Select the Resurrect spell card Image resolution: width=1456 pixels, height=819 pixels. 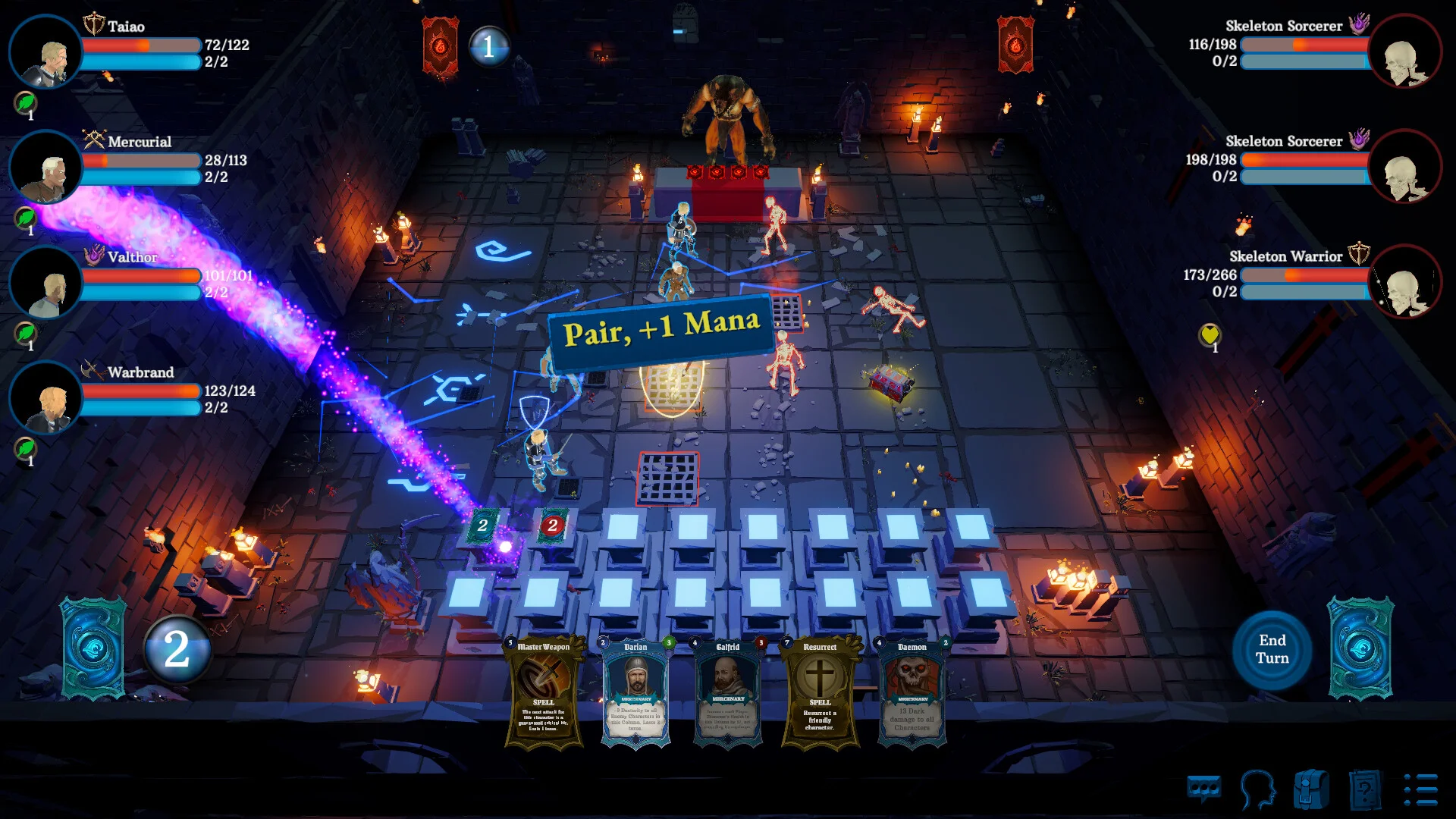(x=820, y=692)
